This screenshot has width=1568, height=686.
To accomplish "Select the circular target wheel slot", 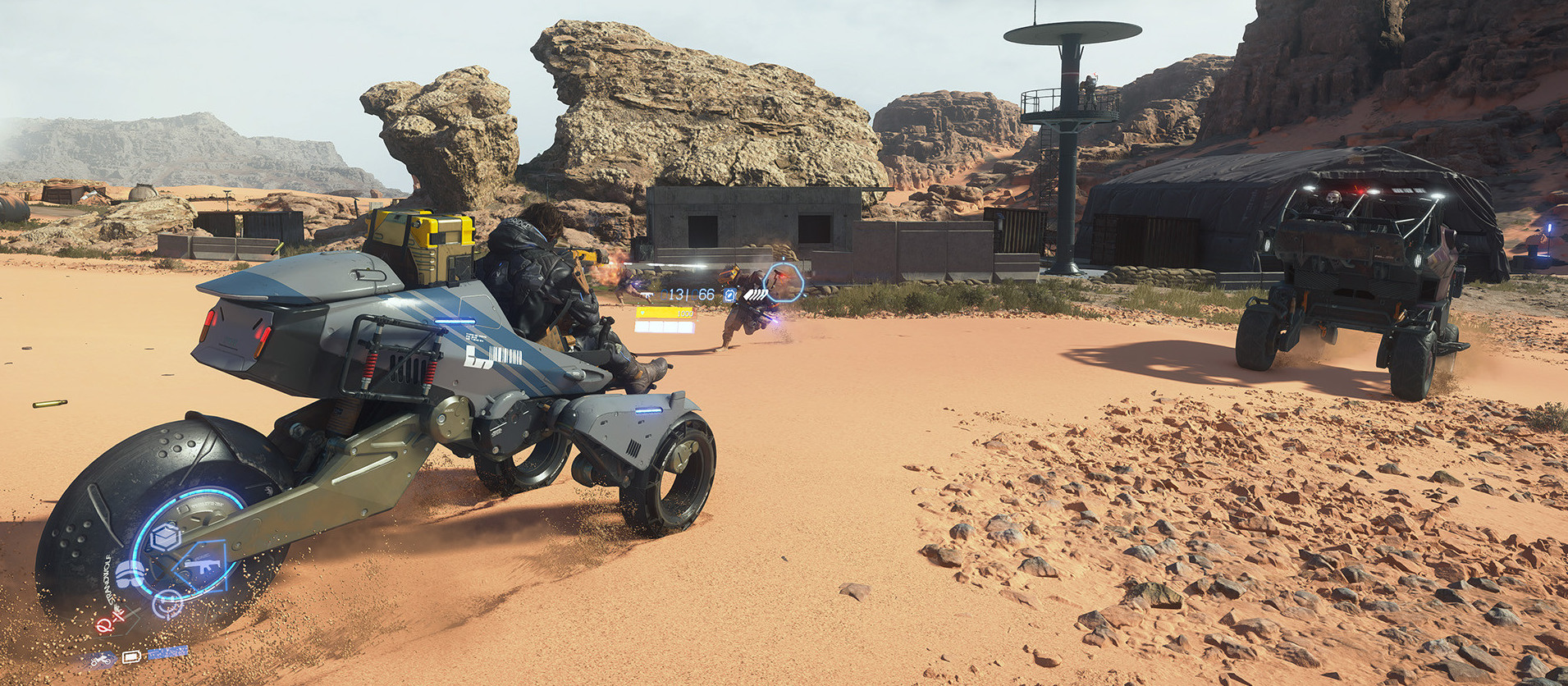I will (168, 604).
